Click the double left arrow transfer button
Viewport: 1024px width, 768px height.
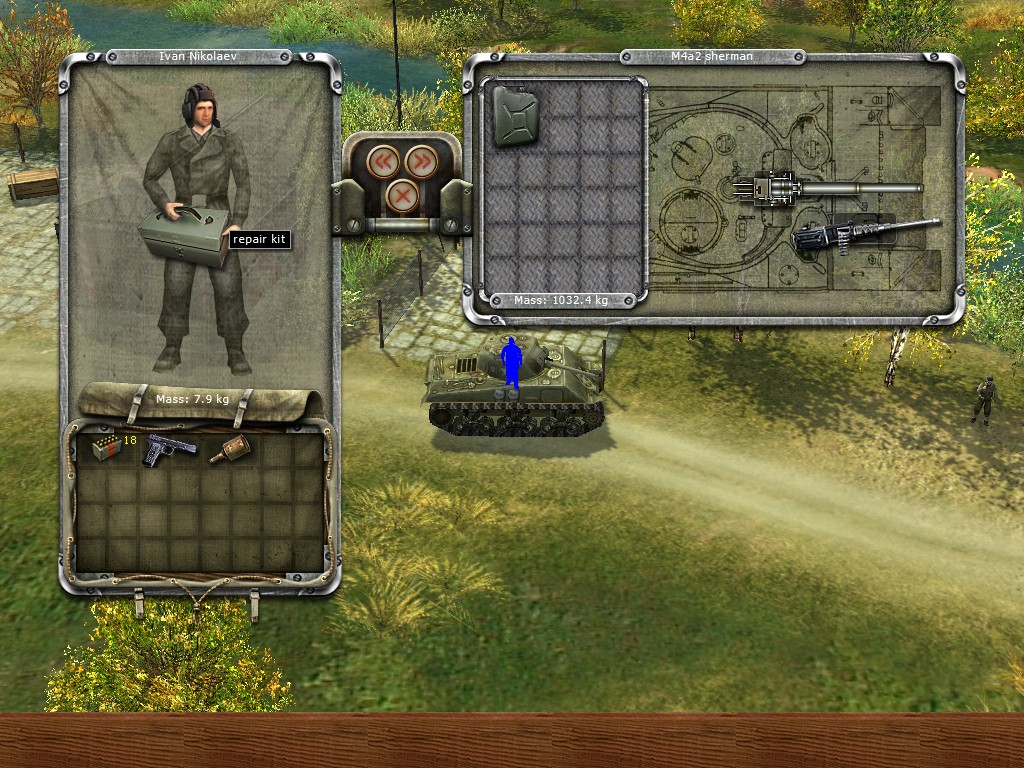pos(384,161)
